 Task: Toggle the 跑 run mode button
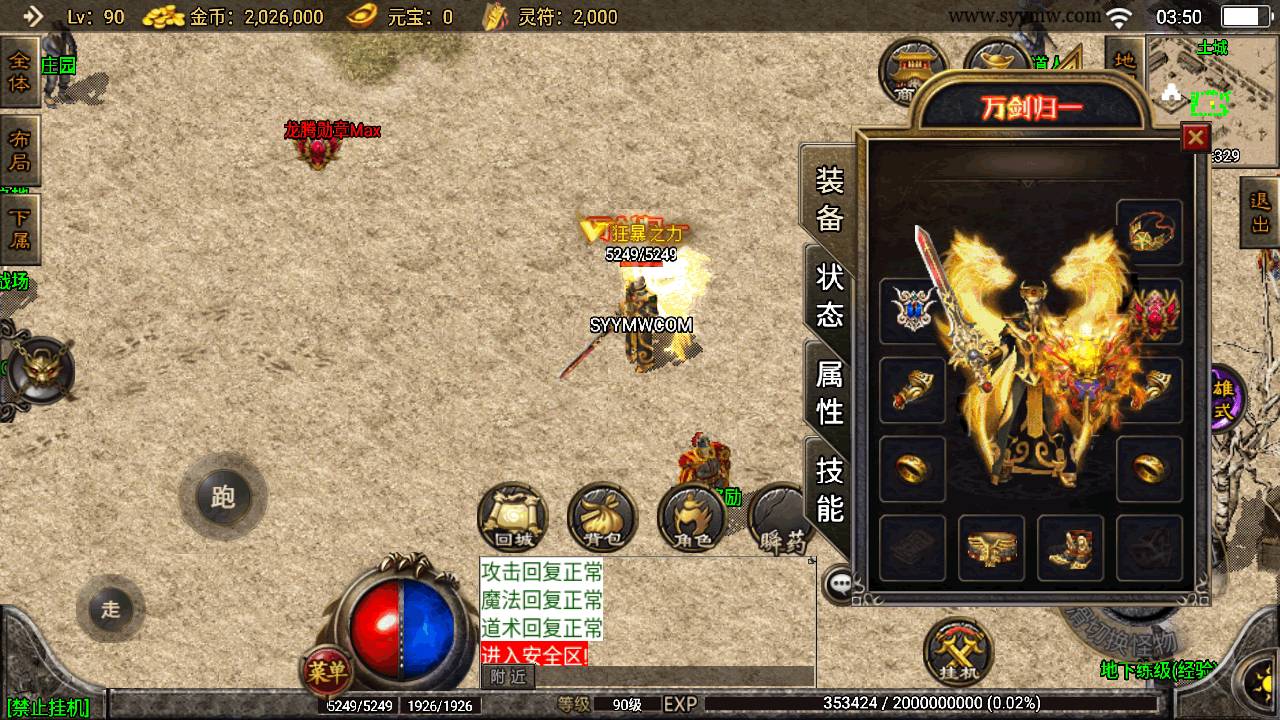coord(223,497)
